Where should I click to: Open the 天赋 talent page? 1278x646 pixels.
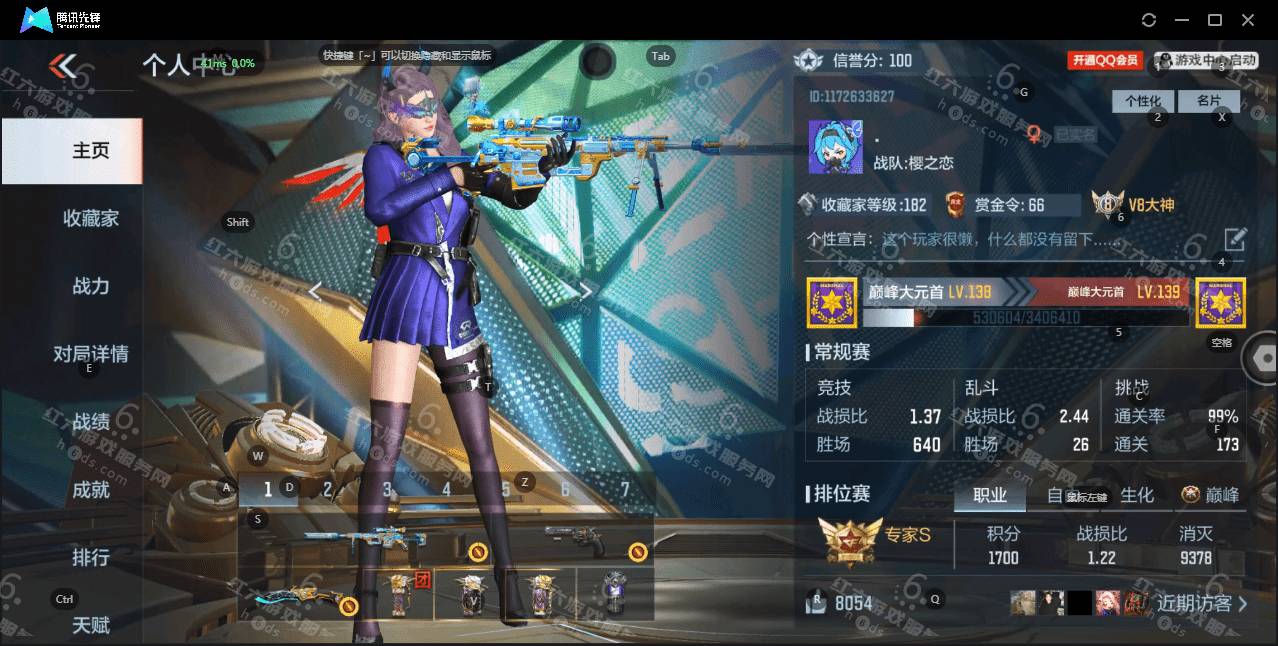(x=90, y=625)
